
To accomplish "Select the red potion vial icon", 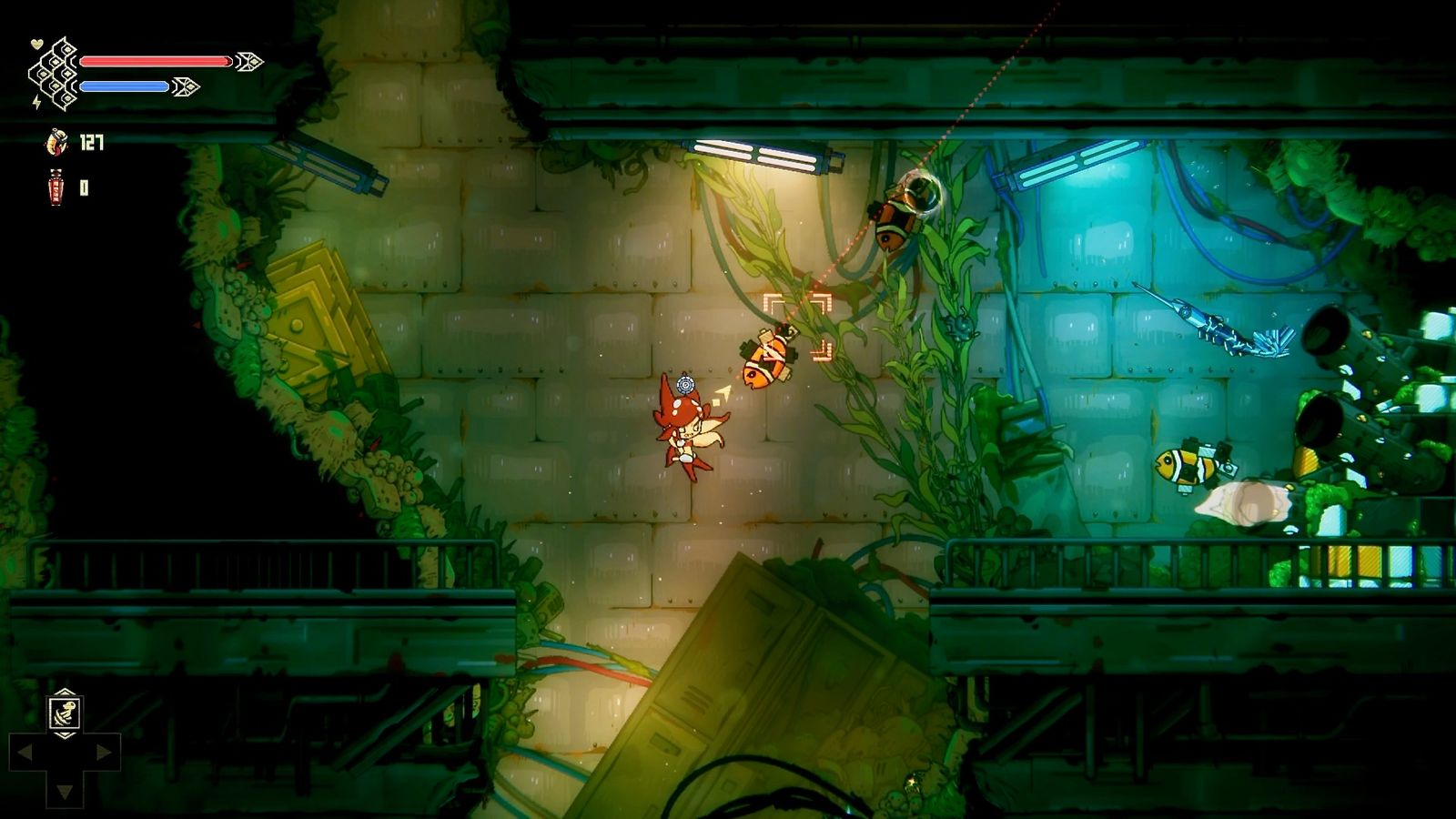I will [56, 187].
